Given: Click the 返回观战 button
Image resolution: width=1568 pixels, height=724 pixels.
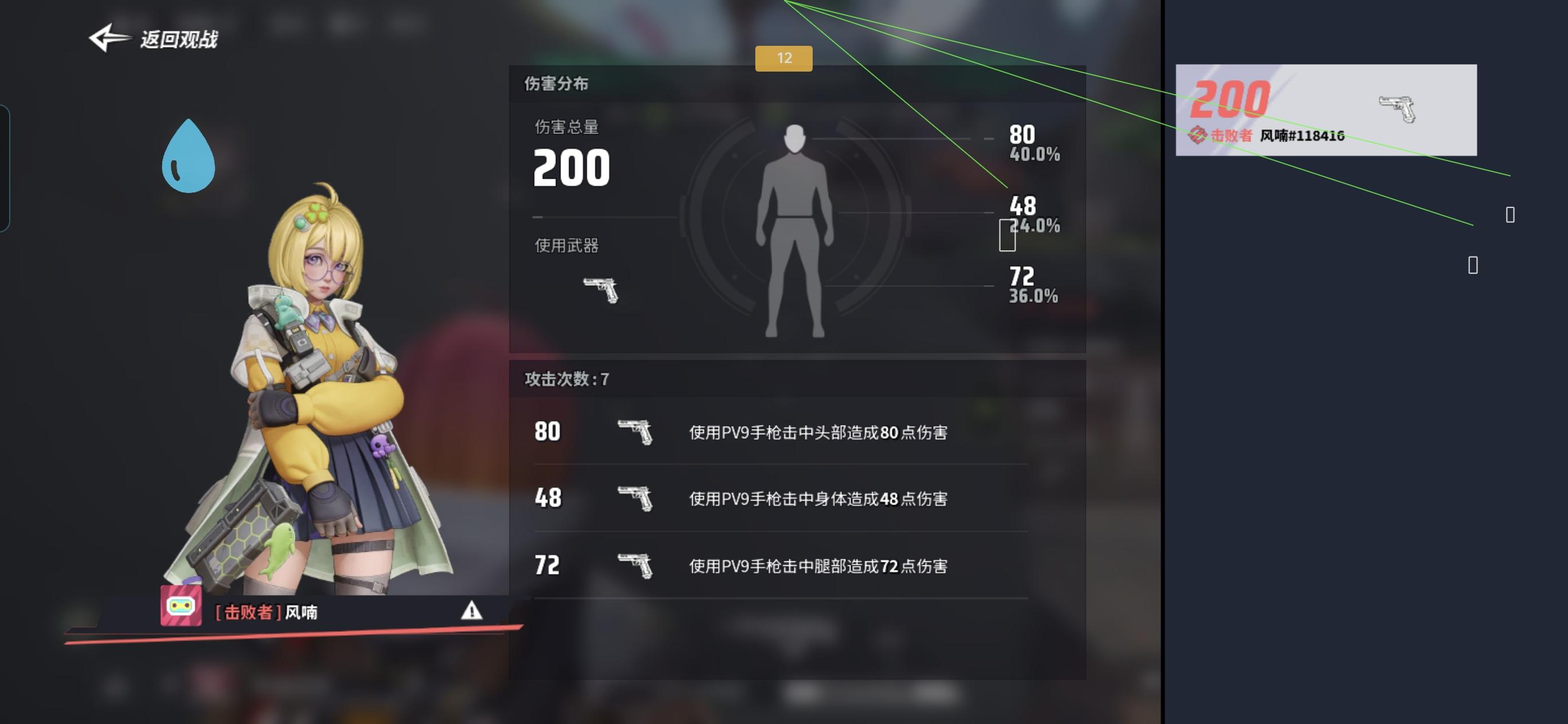Looking at the screenshot, I should pyautogui.click(x=179, y=40).
